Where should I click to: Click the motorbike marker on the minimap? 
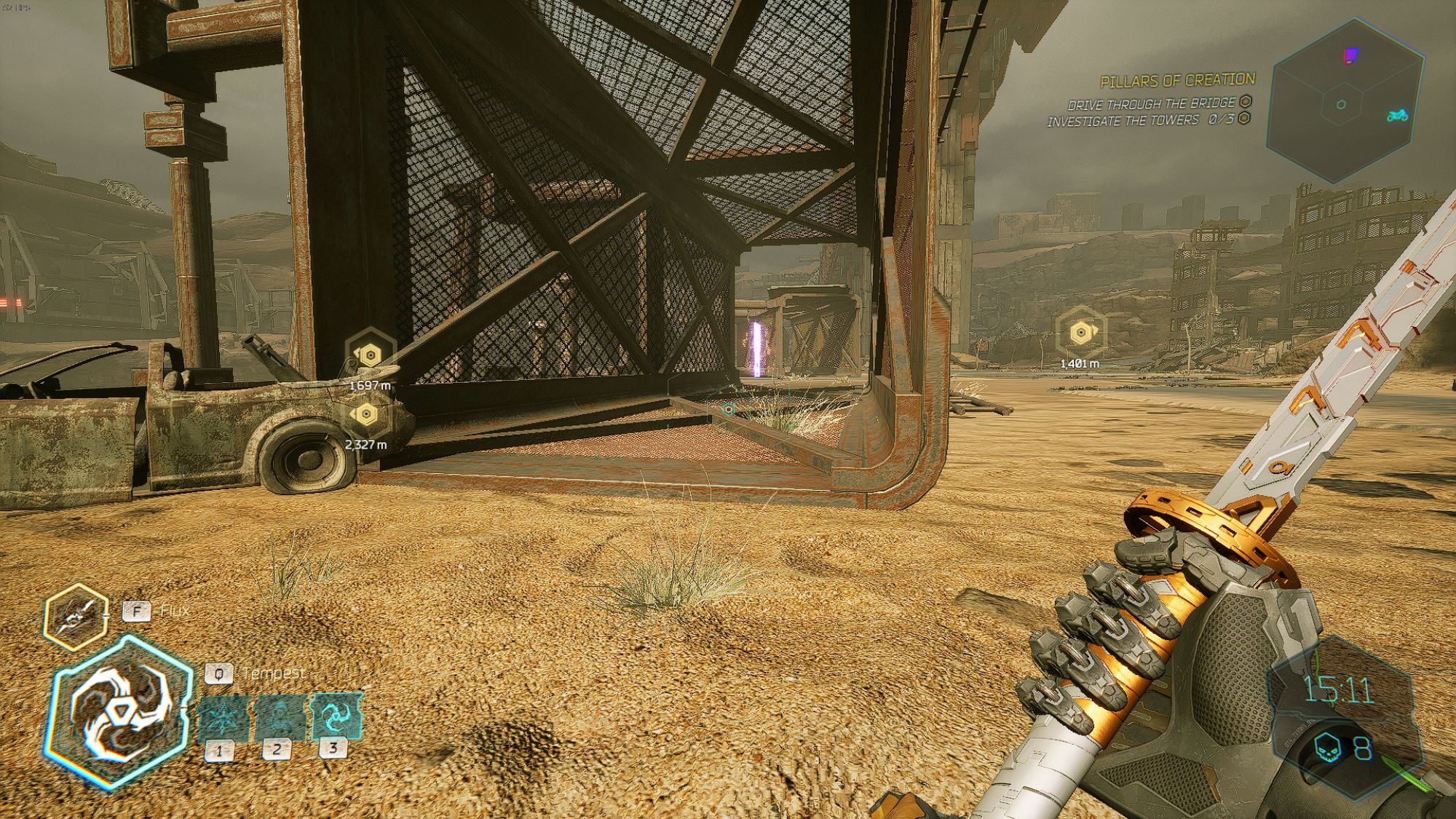tap(1397, 115)
